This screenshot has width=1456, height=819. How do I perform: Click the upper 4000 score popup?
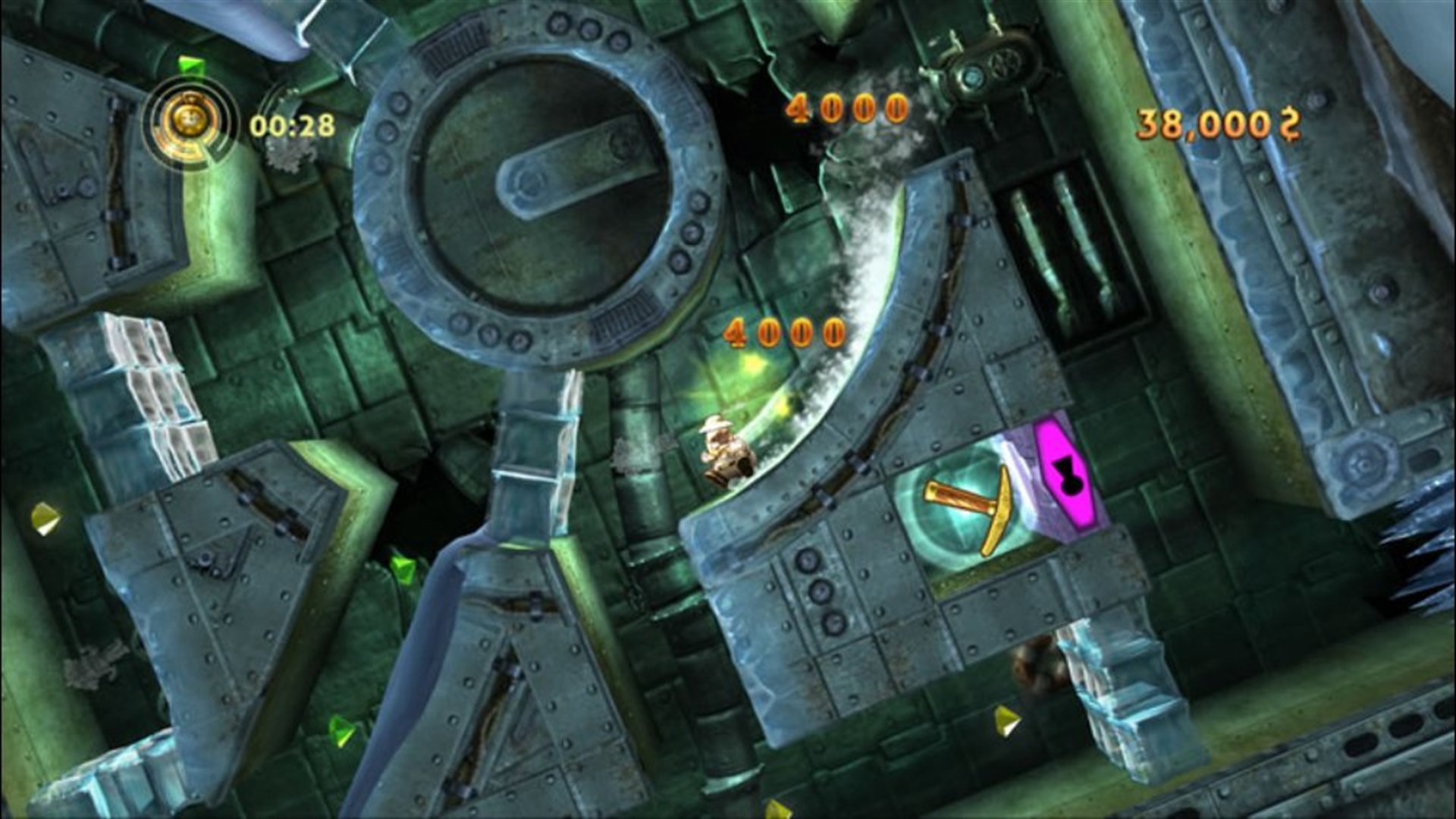click(x=849, y=108)
